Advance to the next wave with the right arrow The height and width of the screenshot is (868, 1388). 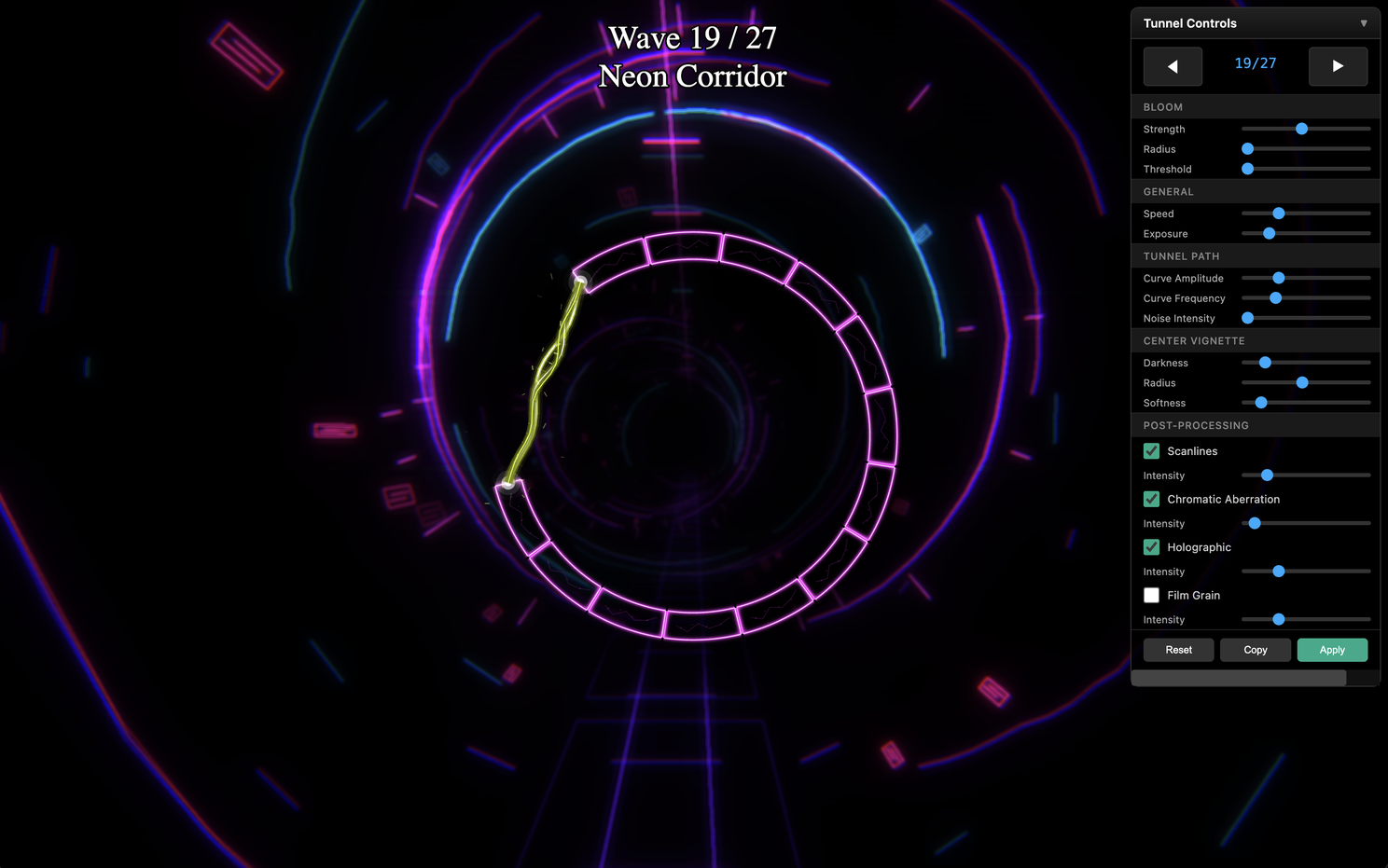click(1339, 66)
